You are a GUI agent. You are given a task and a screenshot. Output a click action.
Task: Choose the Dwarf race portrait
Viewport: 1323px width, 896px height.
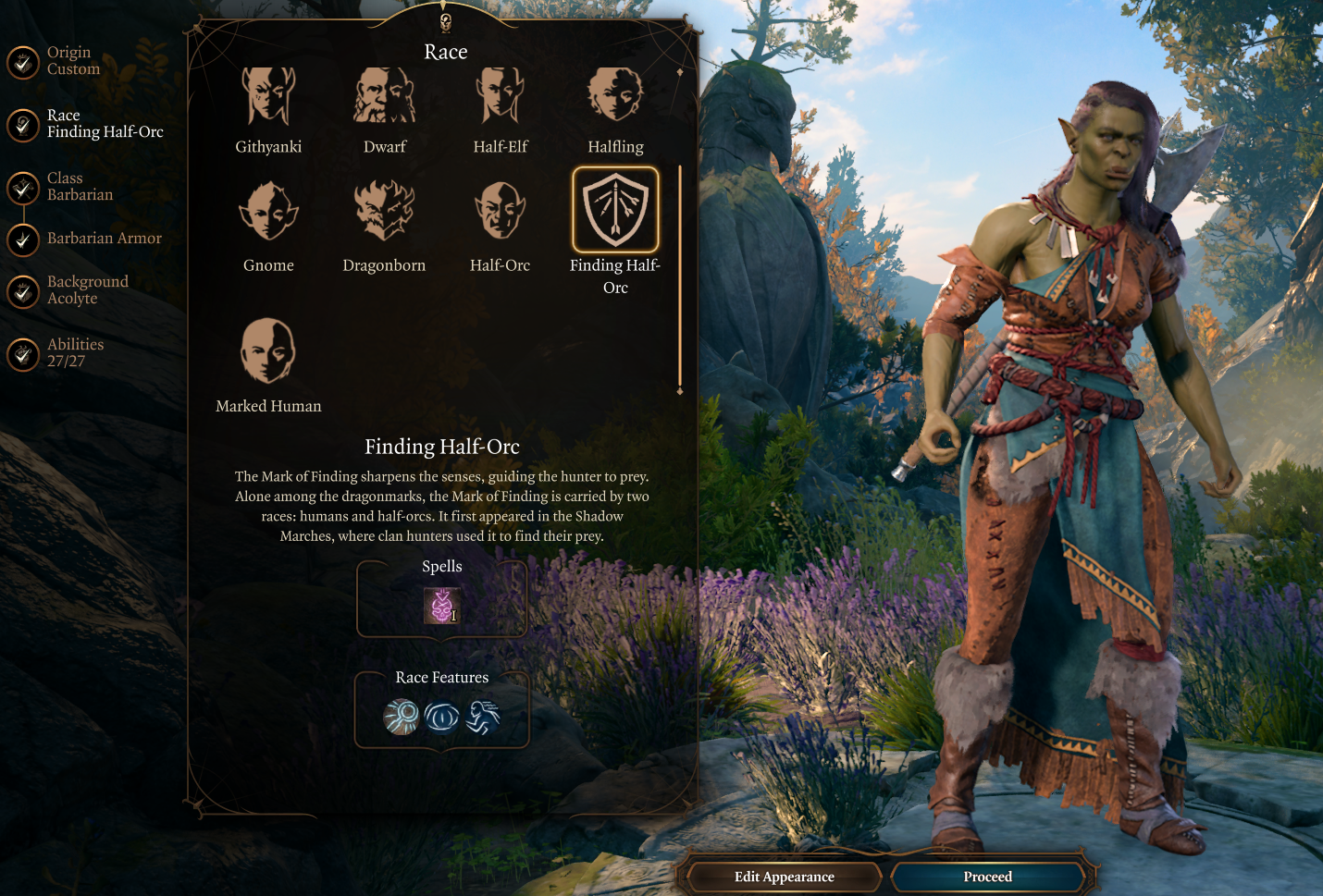click(384, 96)
